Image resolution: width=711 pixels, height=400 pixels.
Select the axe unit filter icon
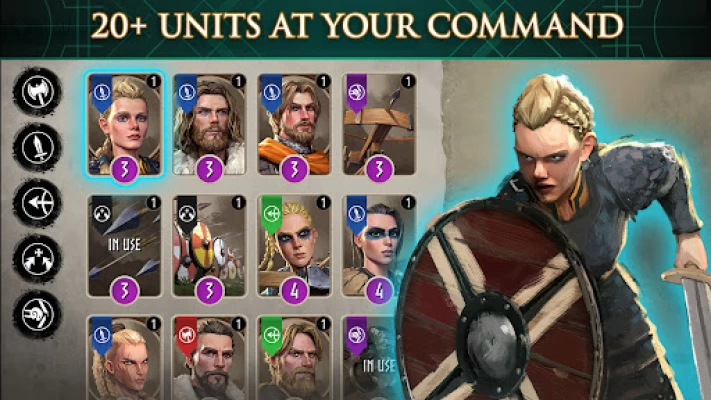pos(35,91)
